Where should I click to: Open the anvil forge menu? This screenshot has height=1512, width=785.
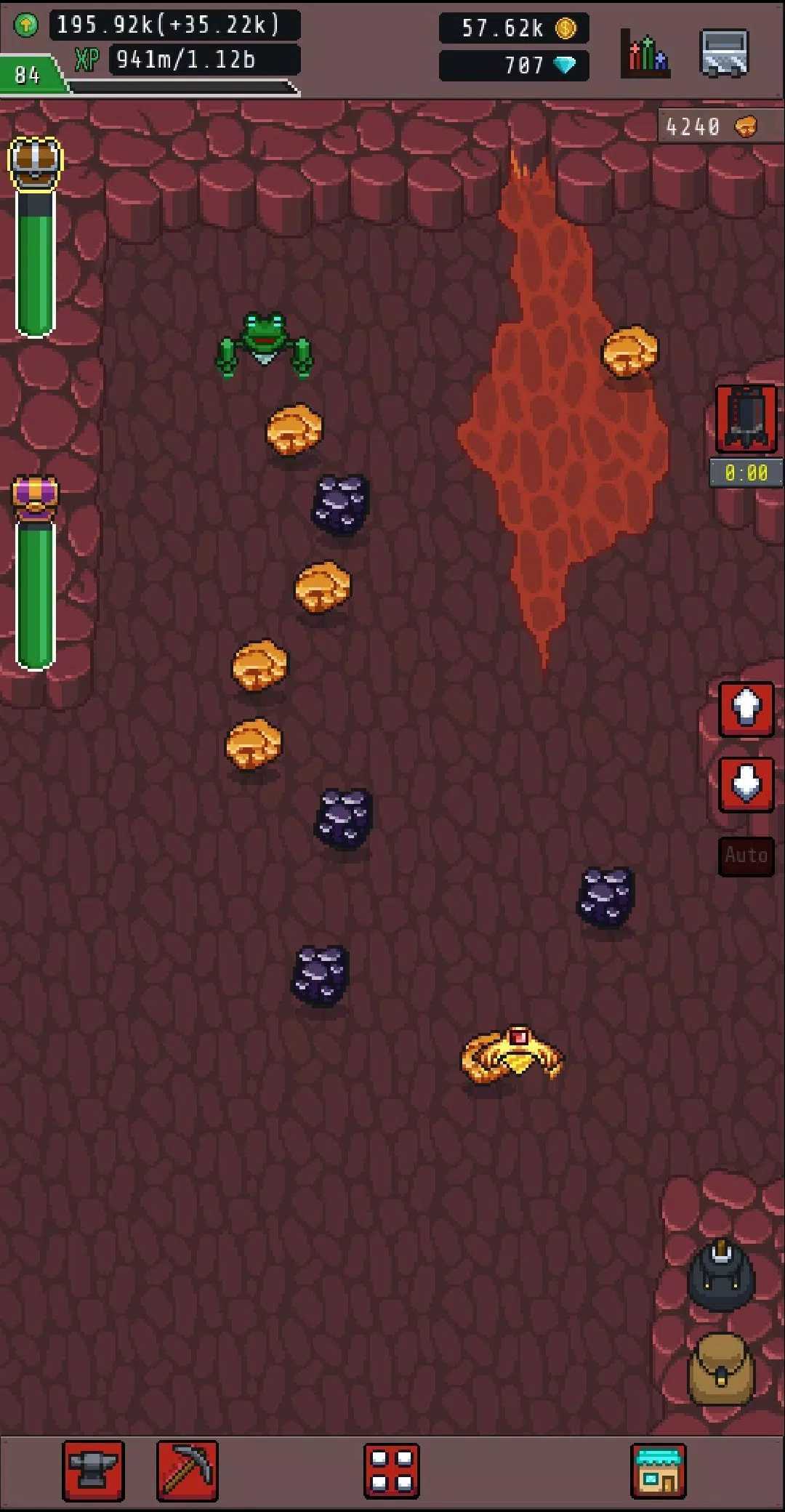pyautogui.click(x=93, y=1471)
